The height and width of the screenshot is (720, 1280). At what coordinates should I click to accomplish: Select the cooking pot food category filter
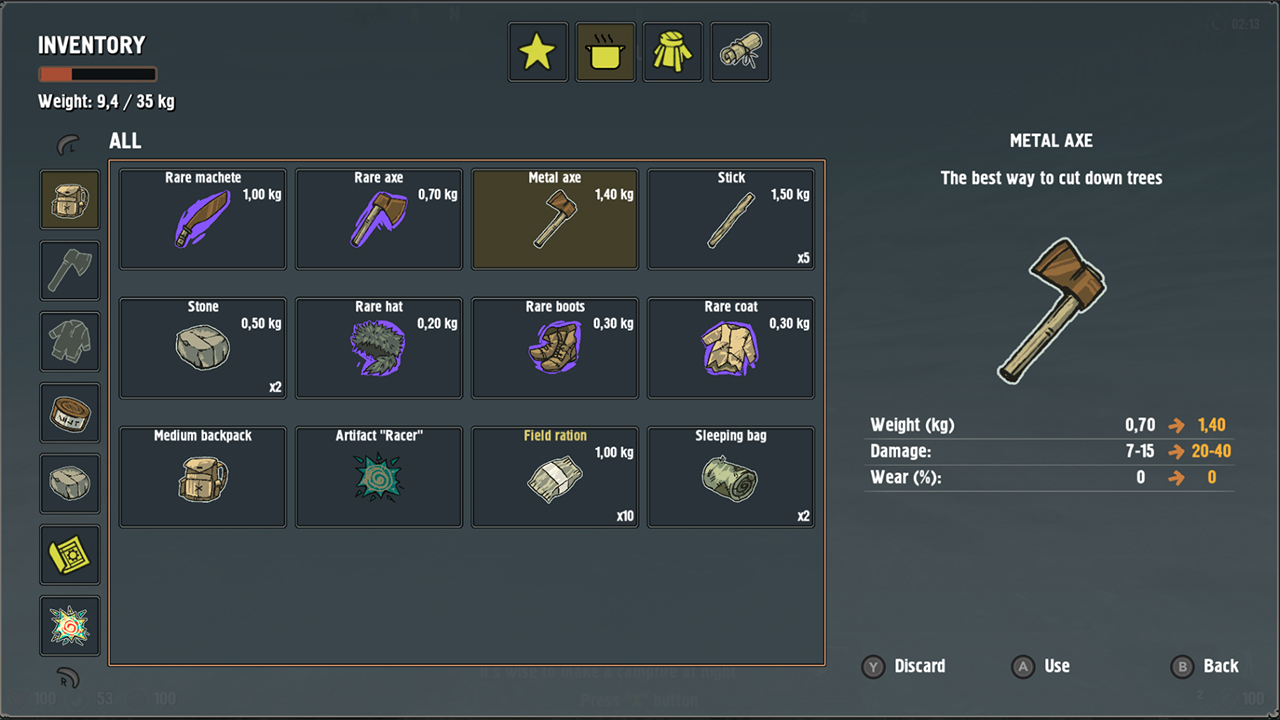tap(605, 51)
